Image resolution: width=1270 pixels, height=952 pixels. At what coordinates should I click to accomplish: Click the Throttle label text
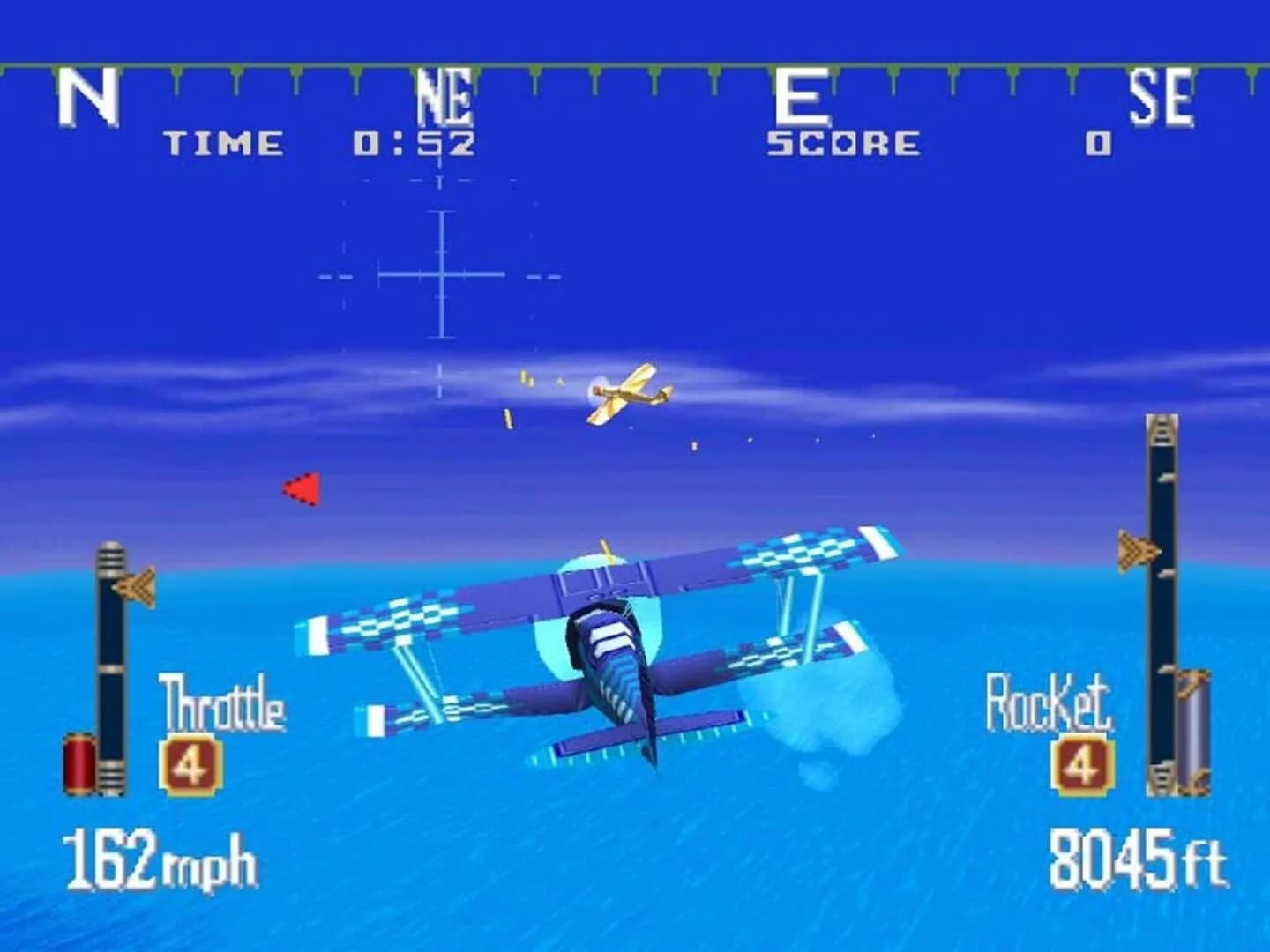pos(221,703)
